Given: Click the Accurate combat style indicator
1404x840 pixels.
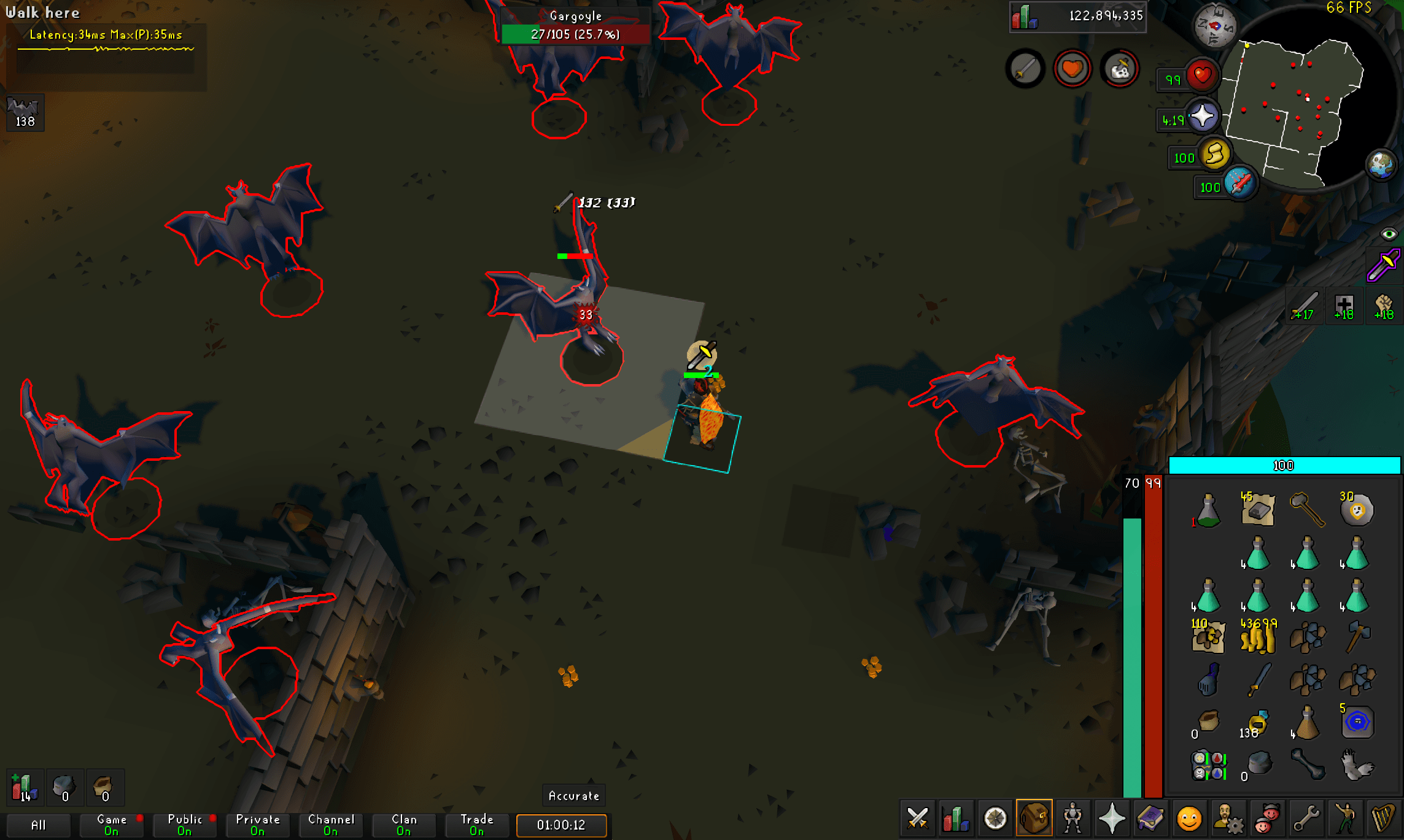Looking at the screenshot, I should pyautogui.click(x=573, y=796).
